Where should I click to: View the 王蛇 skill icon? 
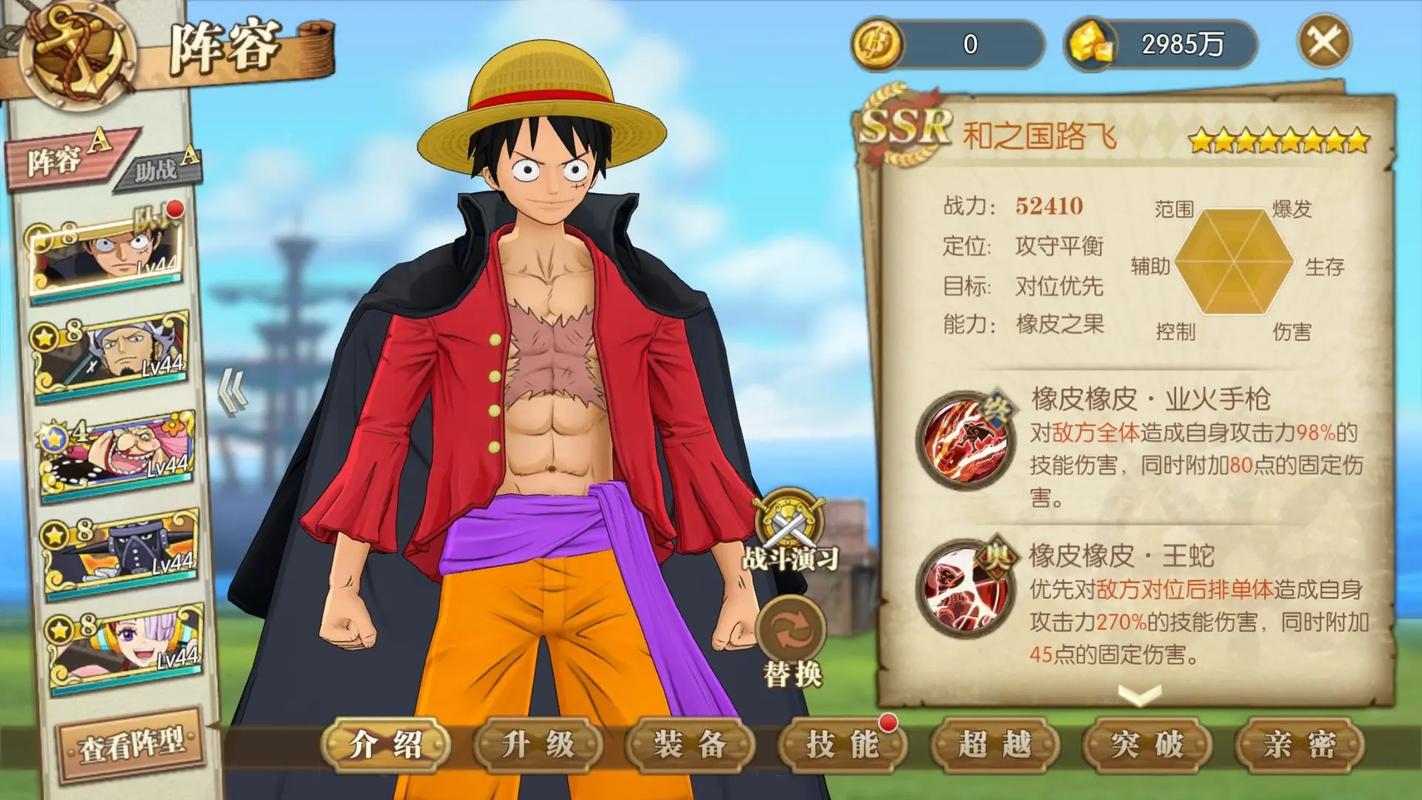pos(966,589)
